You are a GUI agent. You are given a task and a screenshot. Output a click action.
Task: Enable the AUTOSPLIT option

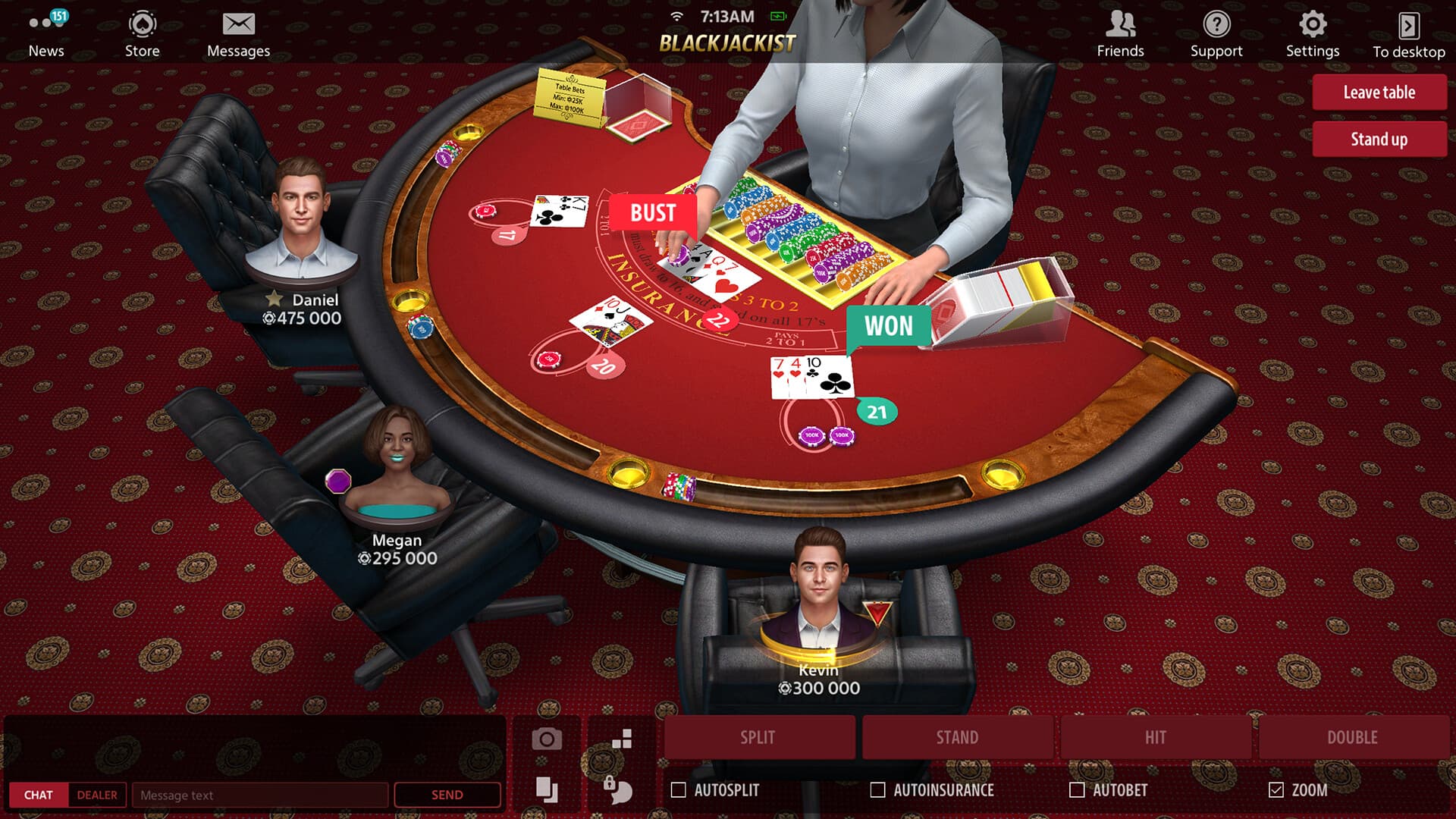coord(680,789)
